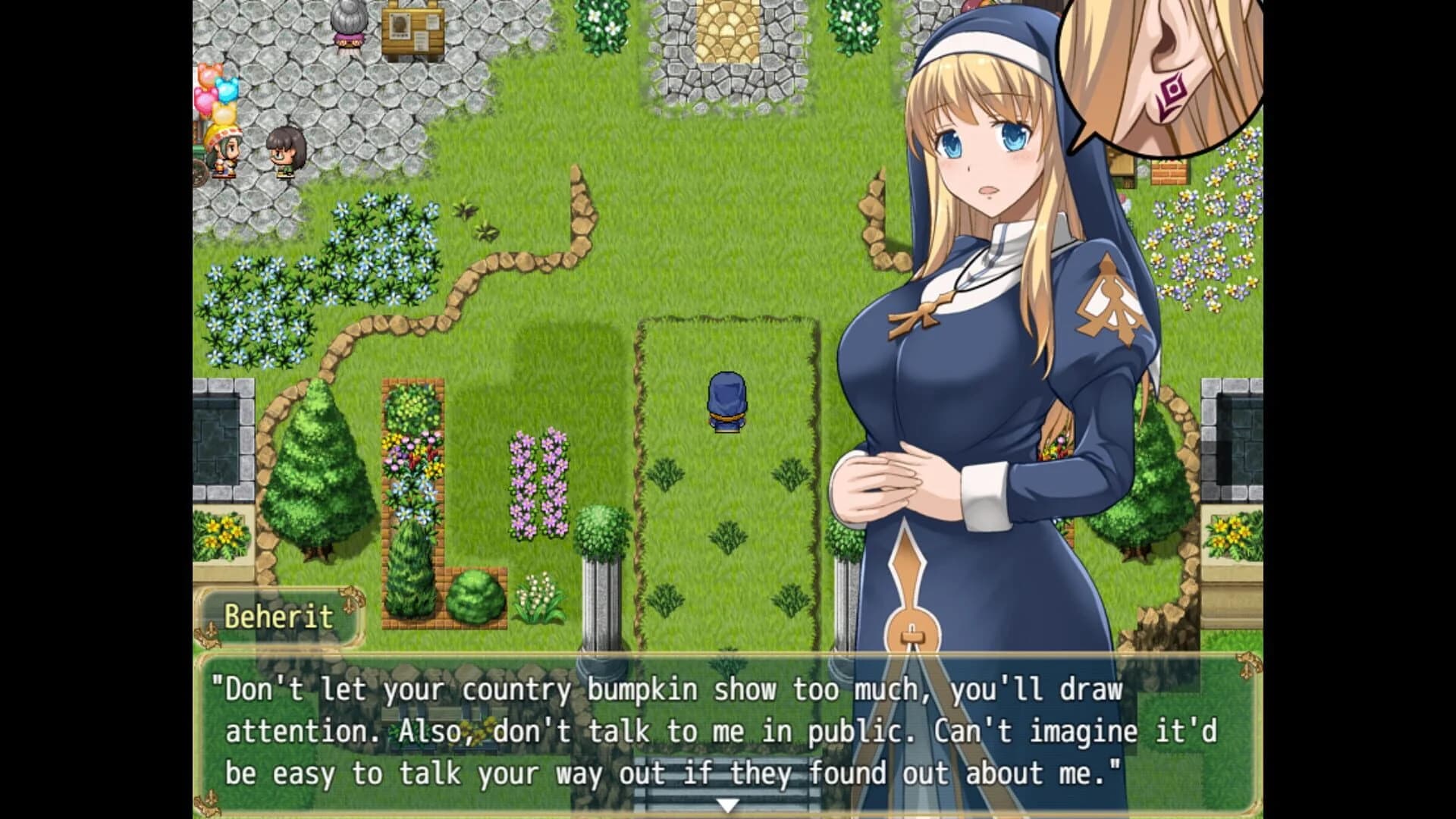Screen dimensions: 1456x819
Task: Click the flower garden bed tiles
Action: (x=413, y=455)
